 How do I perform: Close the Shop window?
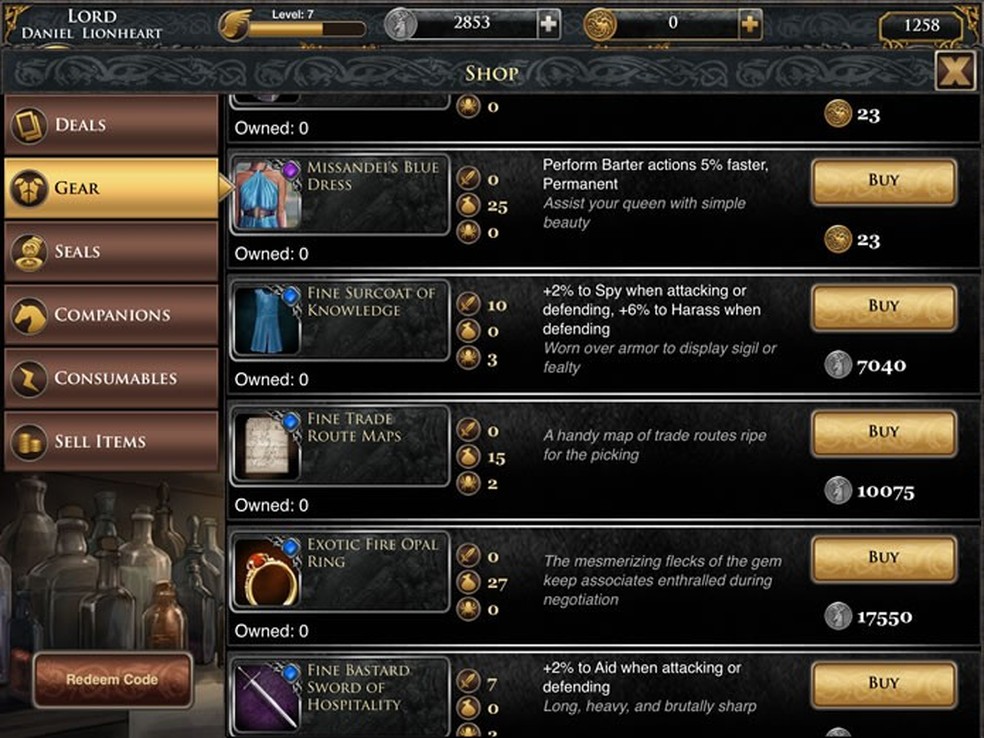click(956, 71)
